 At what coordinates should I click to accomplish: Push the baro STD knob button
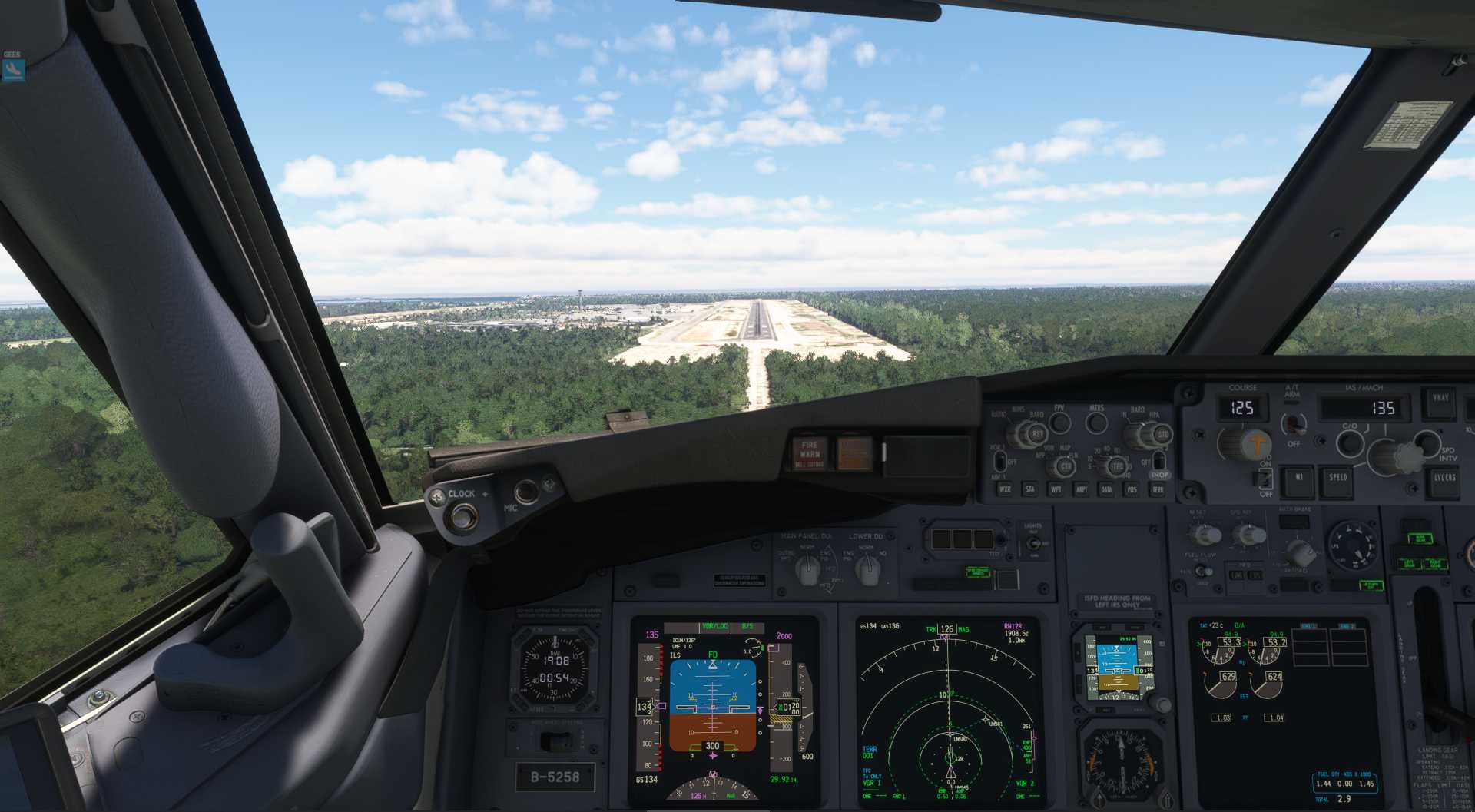[1162, 435]
